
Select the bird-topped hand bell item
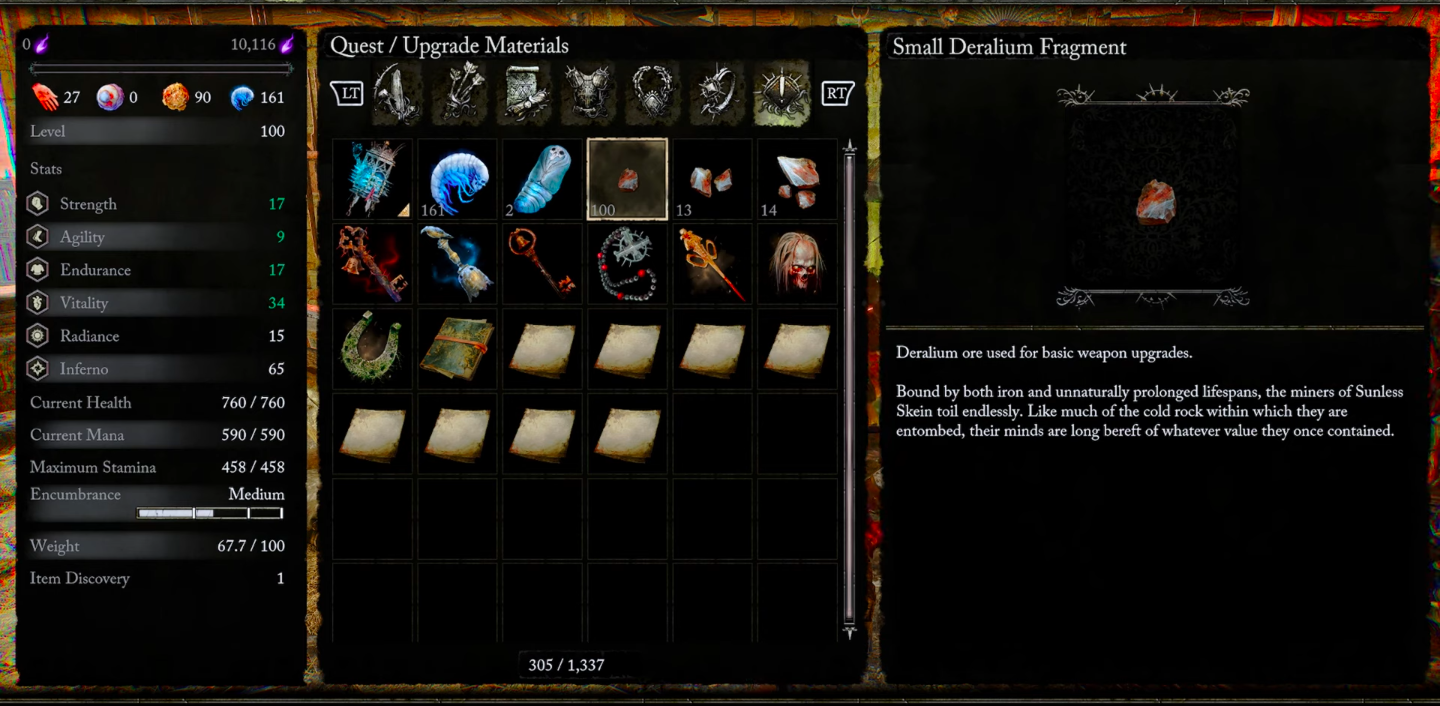(x=457, y=264)
